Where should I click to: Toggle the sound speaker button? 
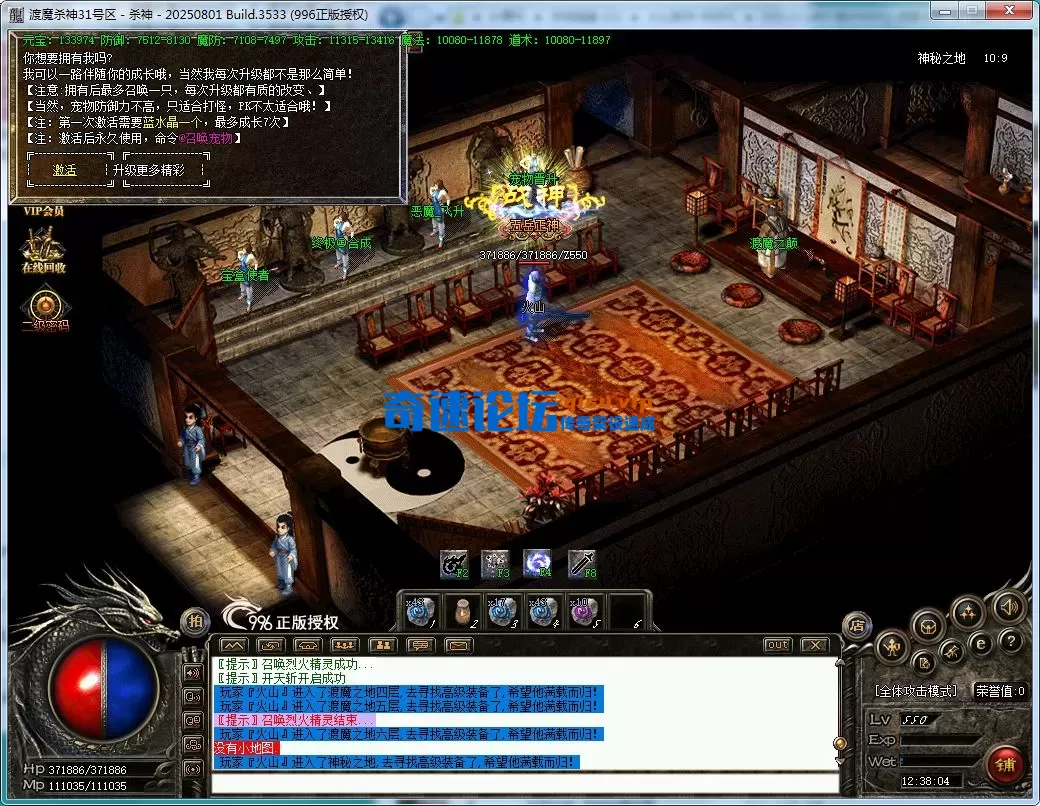tap(1009, 607)
